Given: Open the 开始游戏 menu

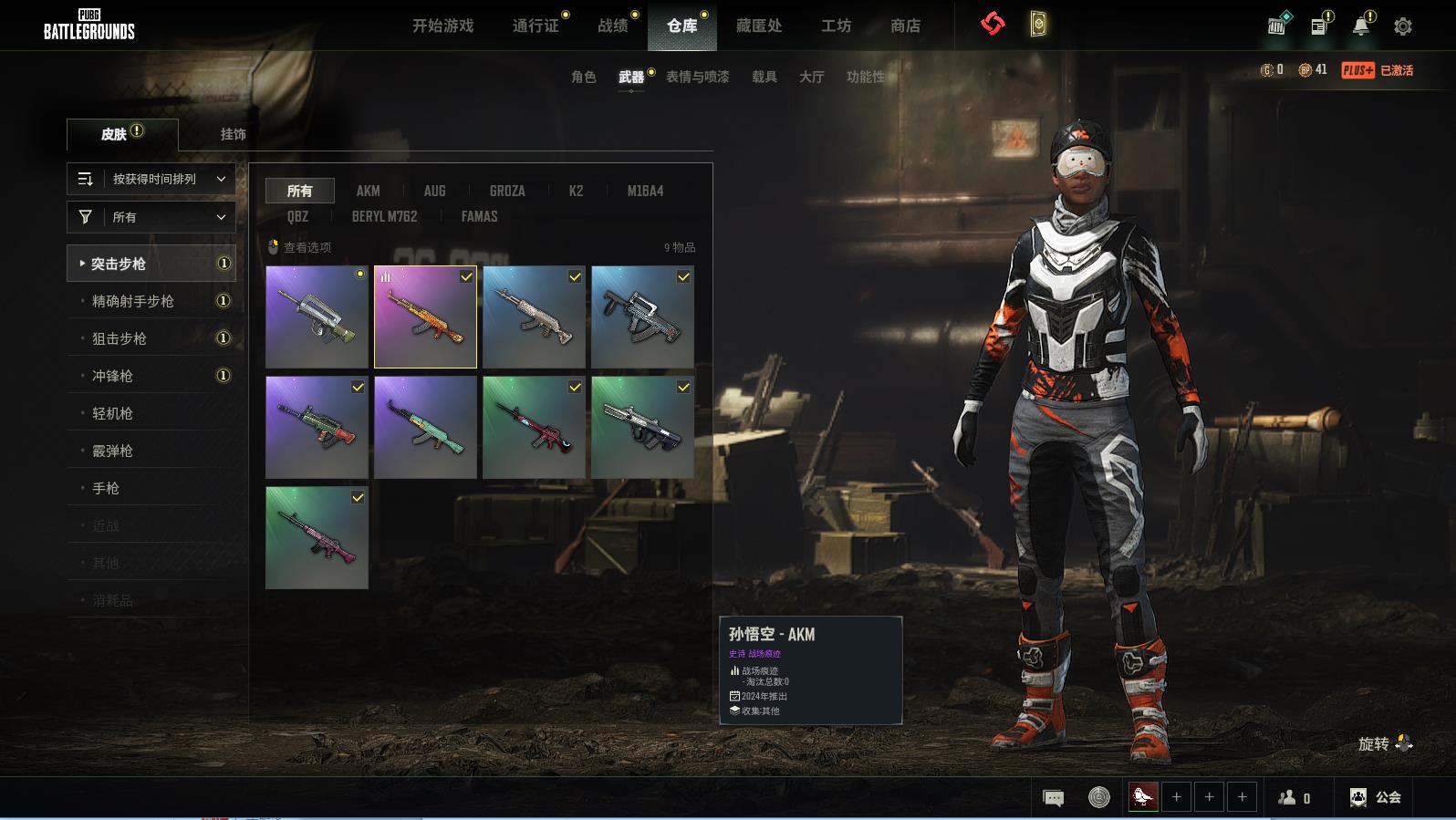Looking at the screenshot, I should pos(442,26).
